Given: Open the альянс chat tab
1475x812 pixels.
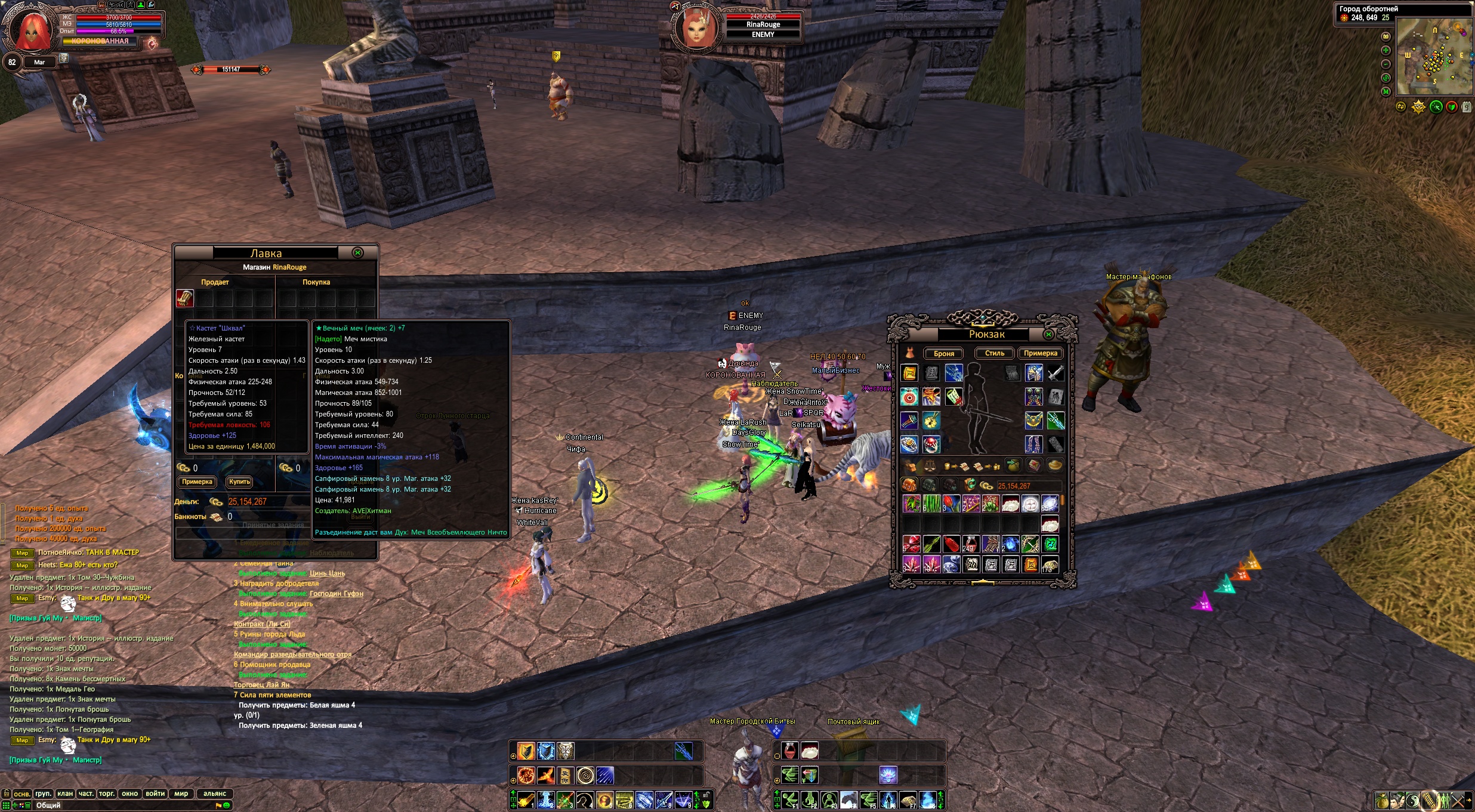Looking at the screenshot, I should (x=214, y=794).
